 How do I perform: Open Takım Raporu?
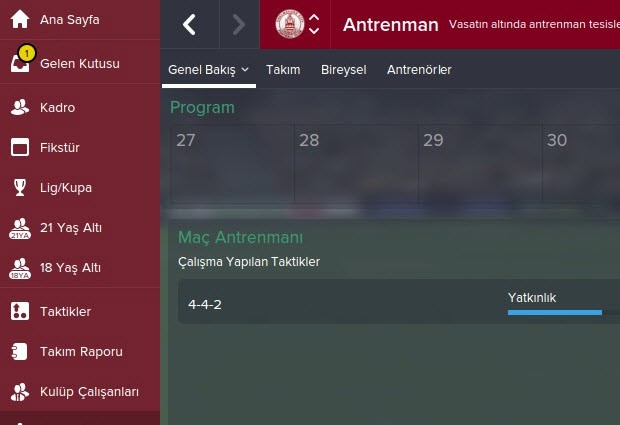pos(81,351)
